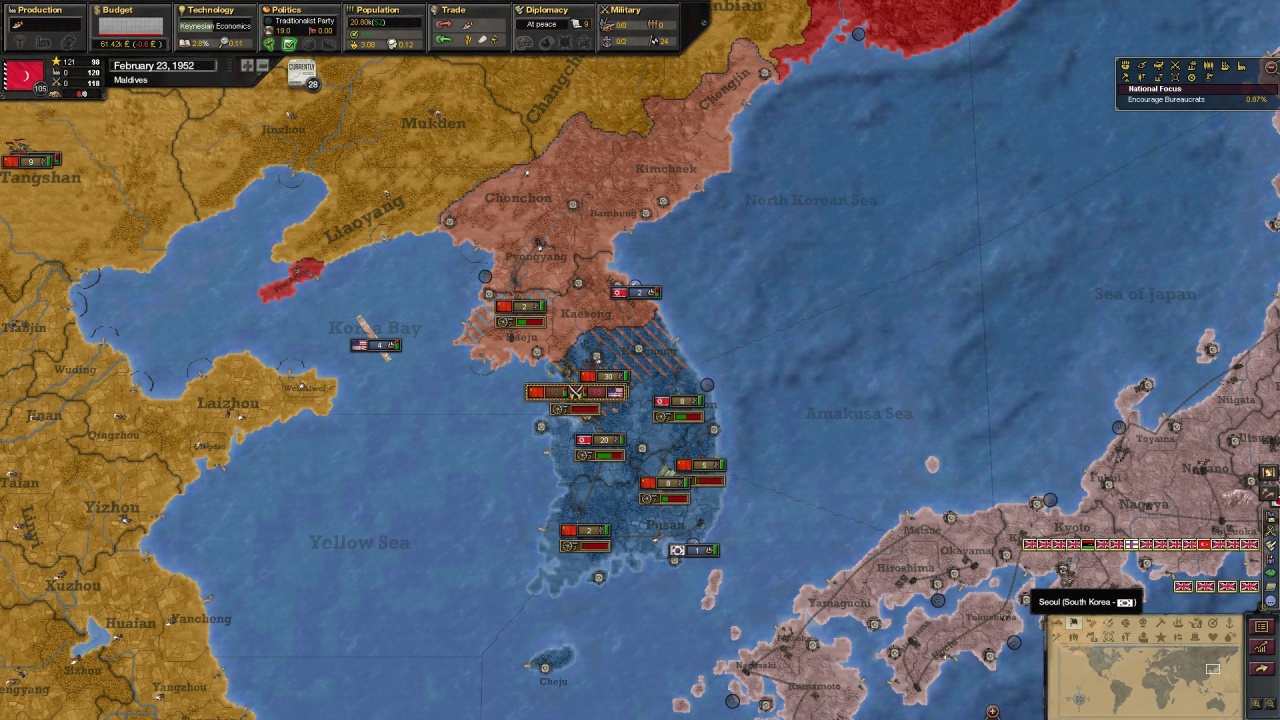Viewport: 1280px width, 720px height.
Task: Click the gold arrow button beside the minimap
Action: pyautogui.click(x=1261, y=669)
